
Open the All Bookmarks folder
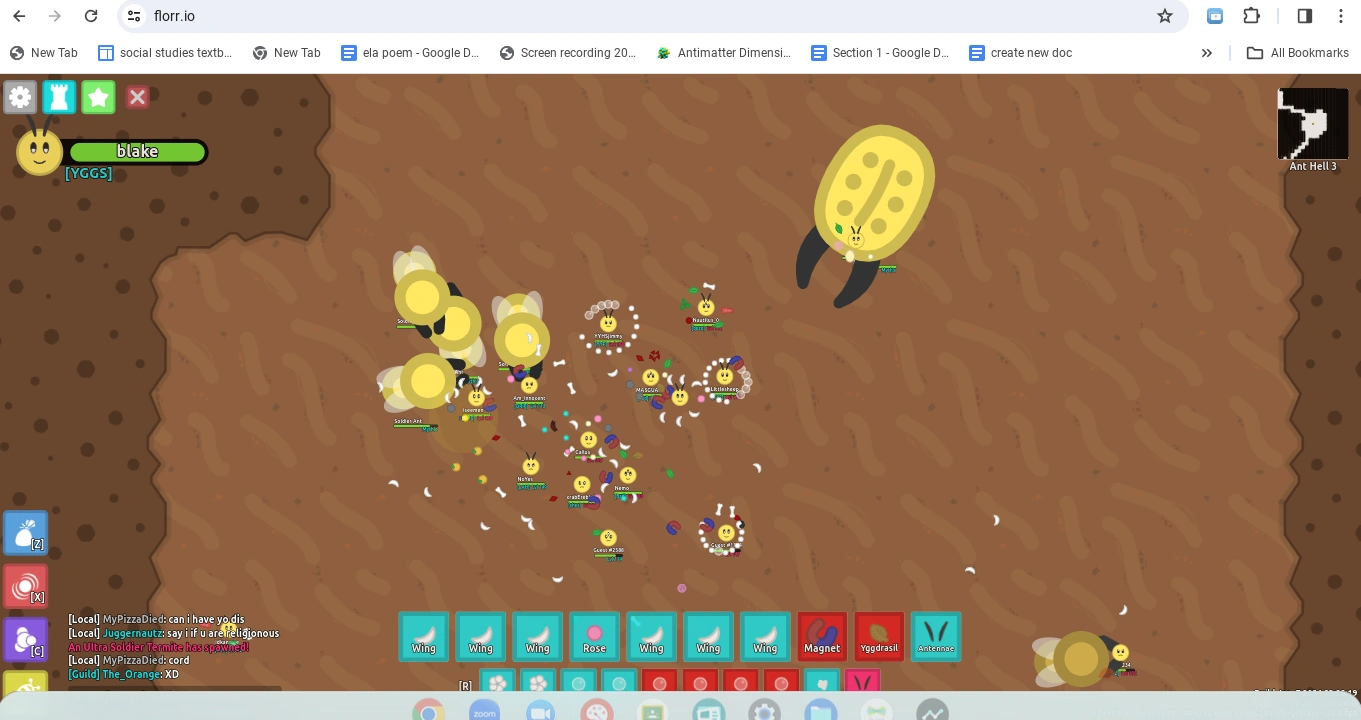pyautogui.click(x=1298, y=53)
